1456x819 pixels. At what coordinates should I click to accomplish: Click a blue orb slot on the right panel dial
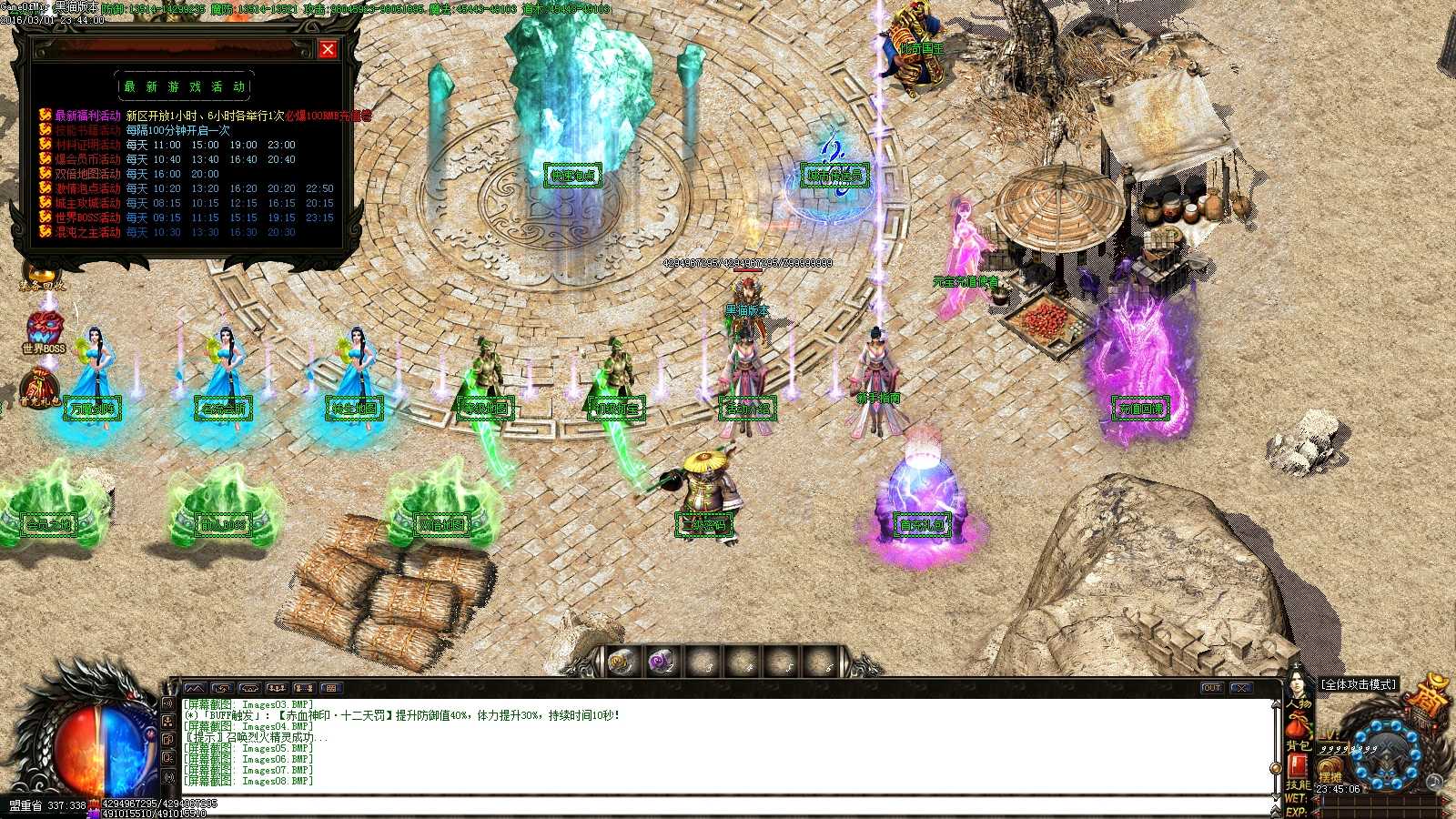(1376, 726)
